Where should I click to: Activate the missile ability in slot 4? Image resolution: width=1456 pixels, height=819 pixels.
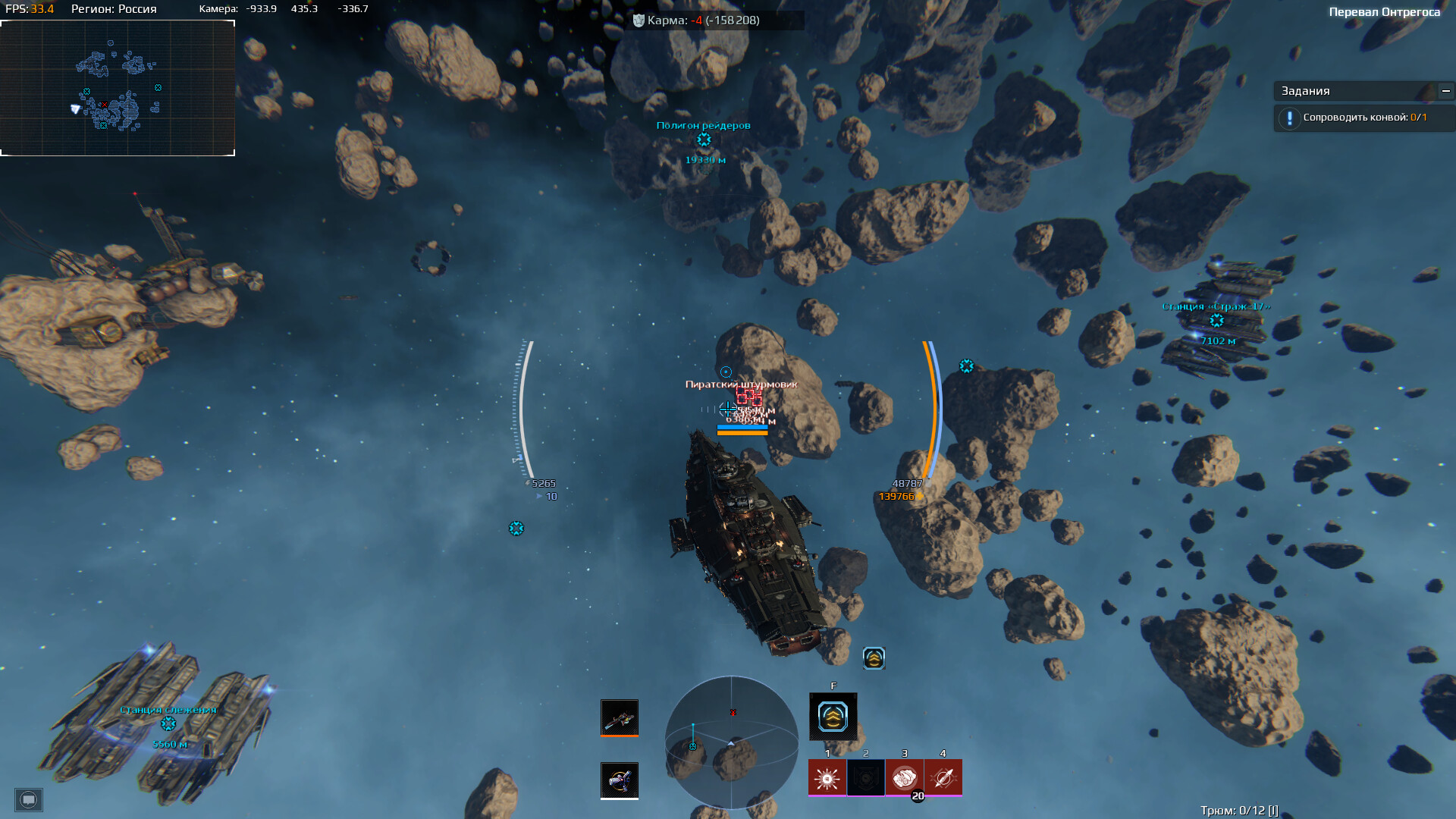click(x=943, y=778)
